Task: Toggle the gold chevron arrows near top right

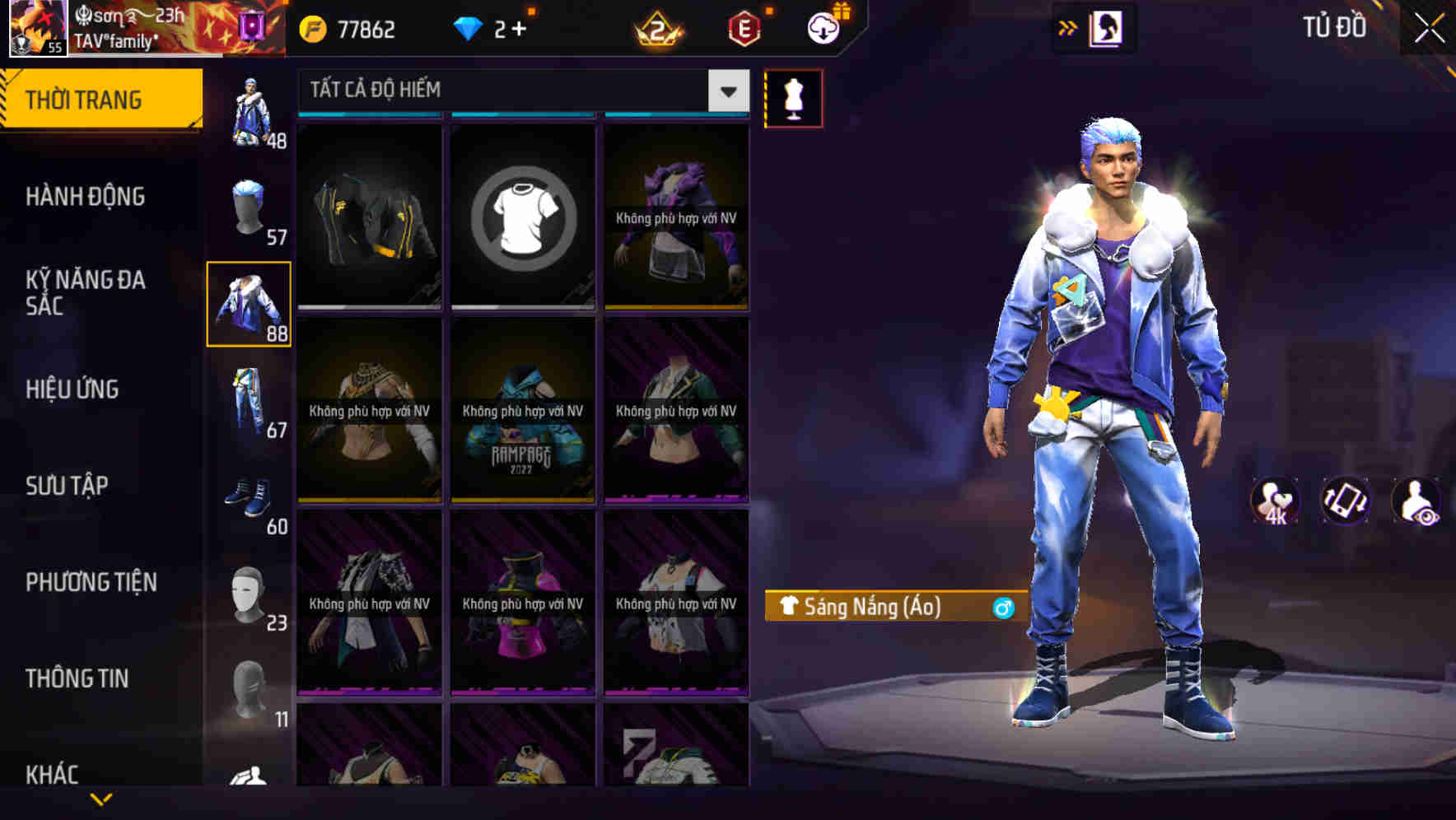Action: 1066,28
